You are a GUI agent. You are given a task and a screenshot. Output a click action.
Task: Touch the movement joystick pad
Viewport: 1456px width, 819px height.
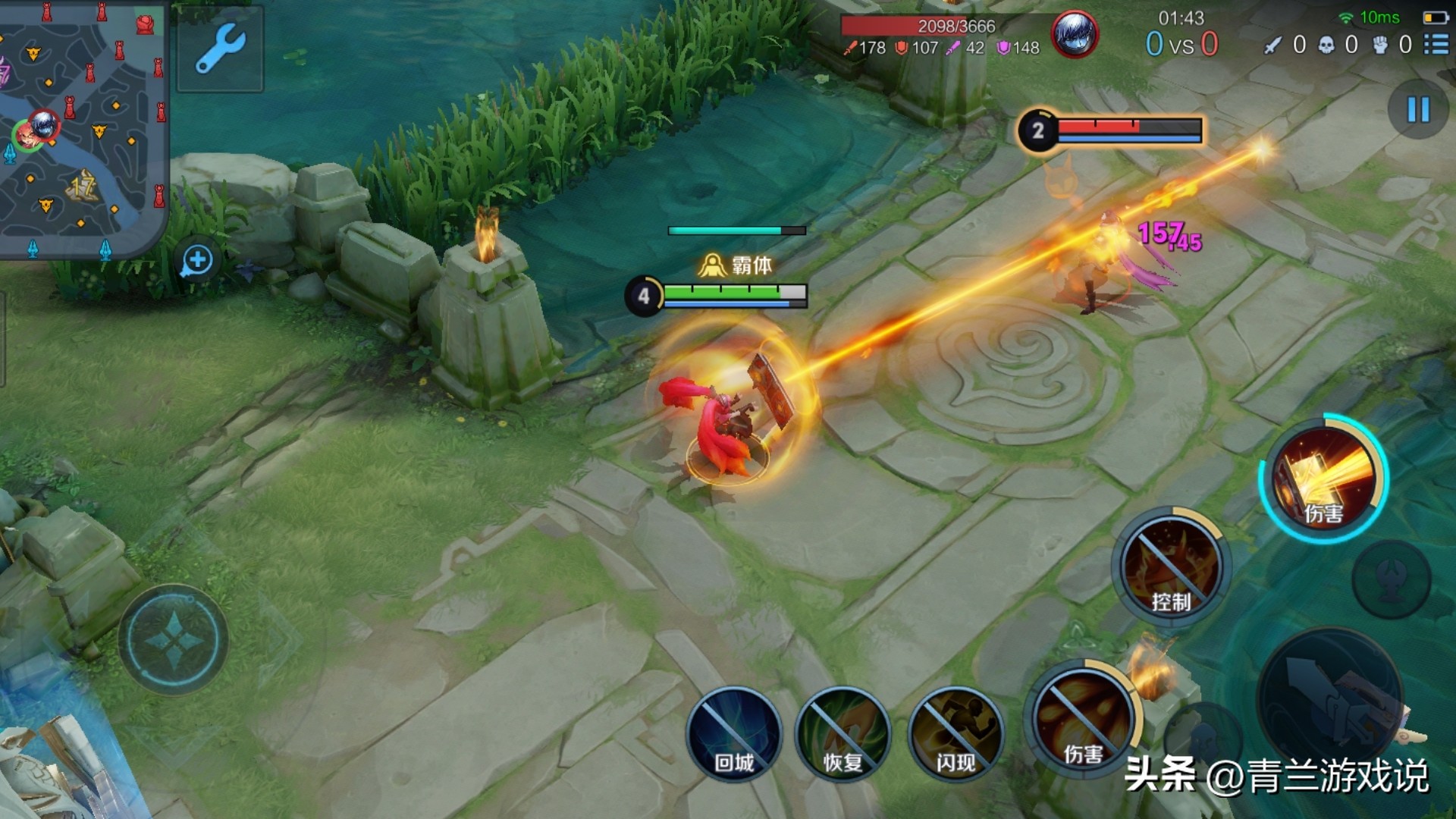174,640
